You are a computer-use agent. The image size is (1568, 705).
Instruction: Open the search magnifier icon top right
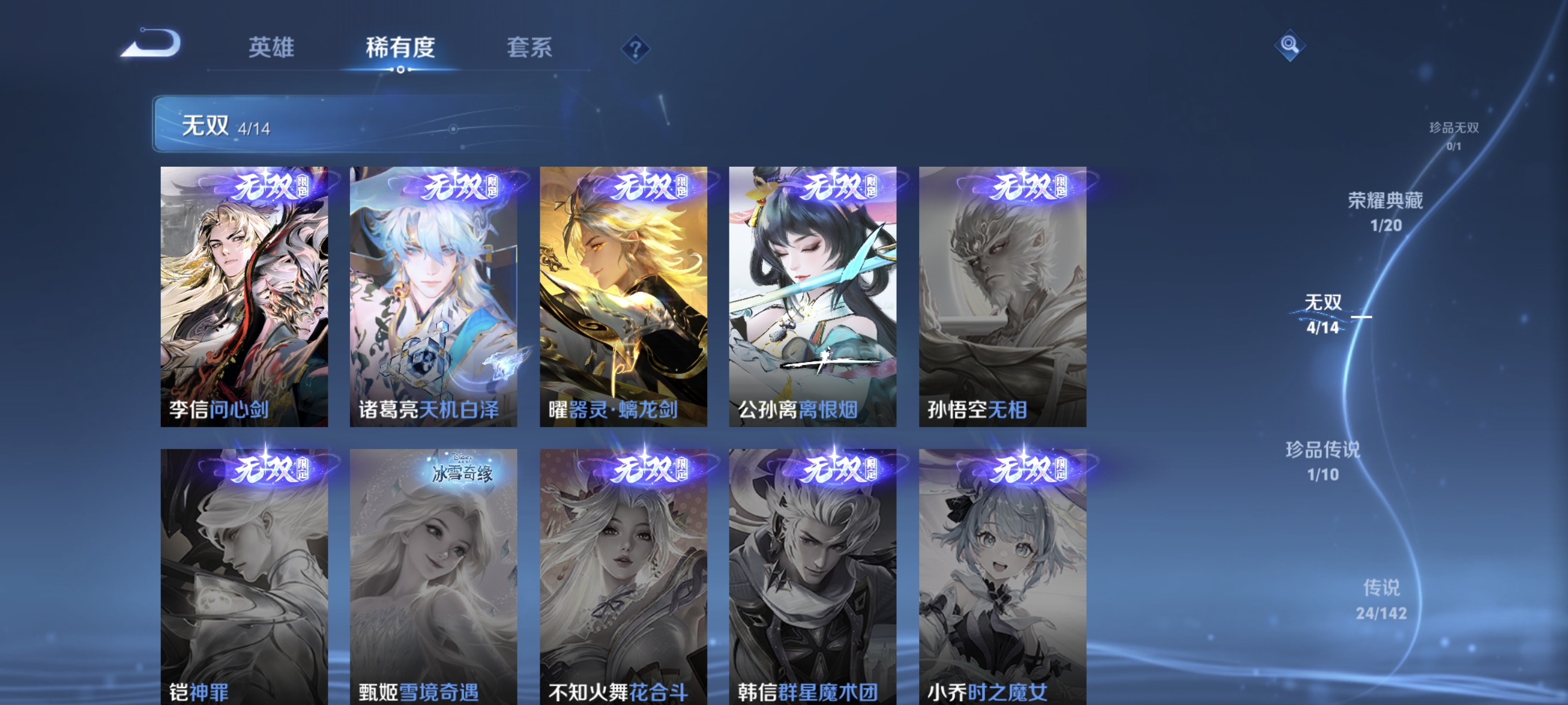tap(1290, 46)
